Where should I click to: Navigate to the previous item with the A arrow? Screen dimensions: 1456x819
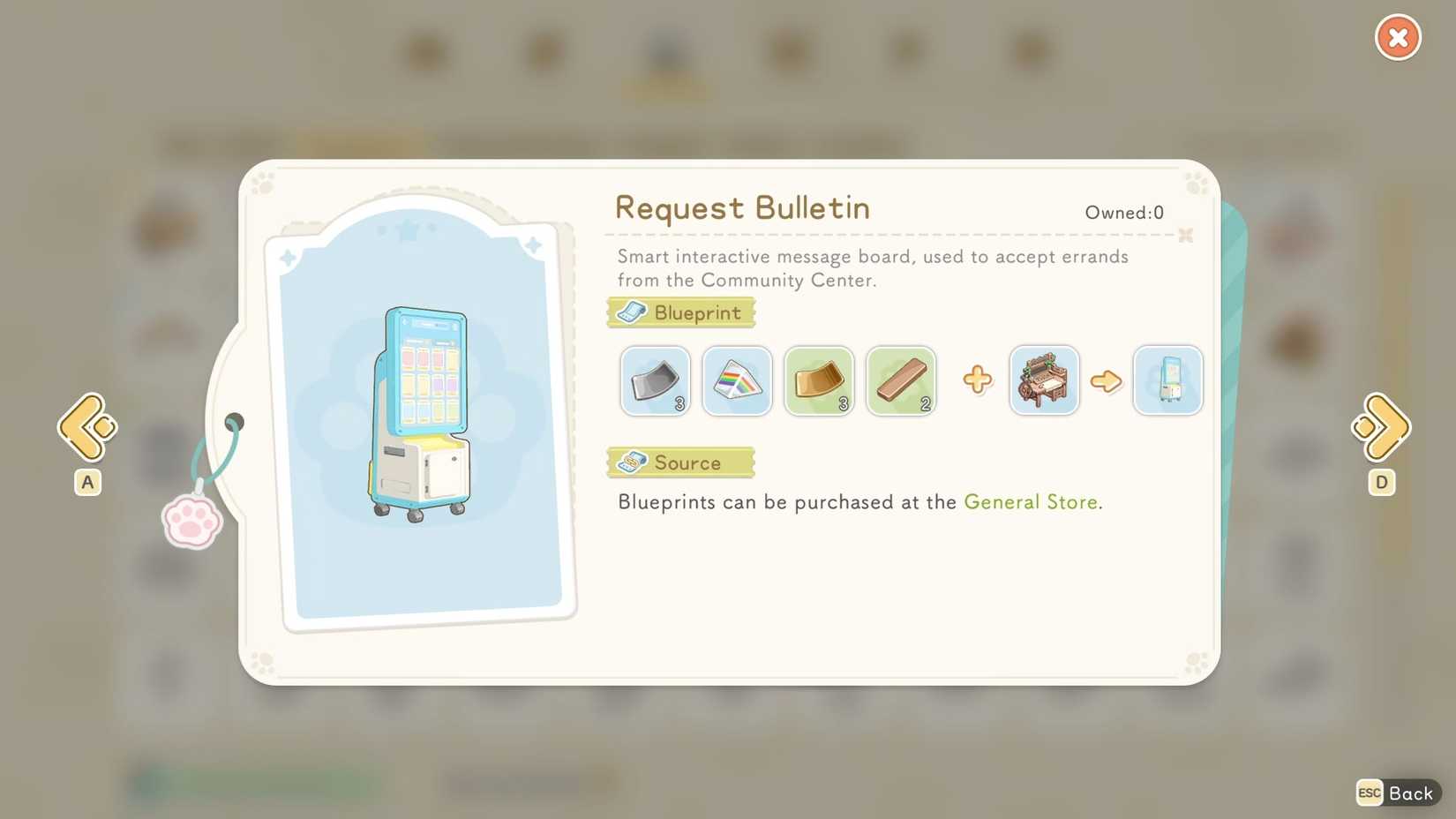[86, 427]
